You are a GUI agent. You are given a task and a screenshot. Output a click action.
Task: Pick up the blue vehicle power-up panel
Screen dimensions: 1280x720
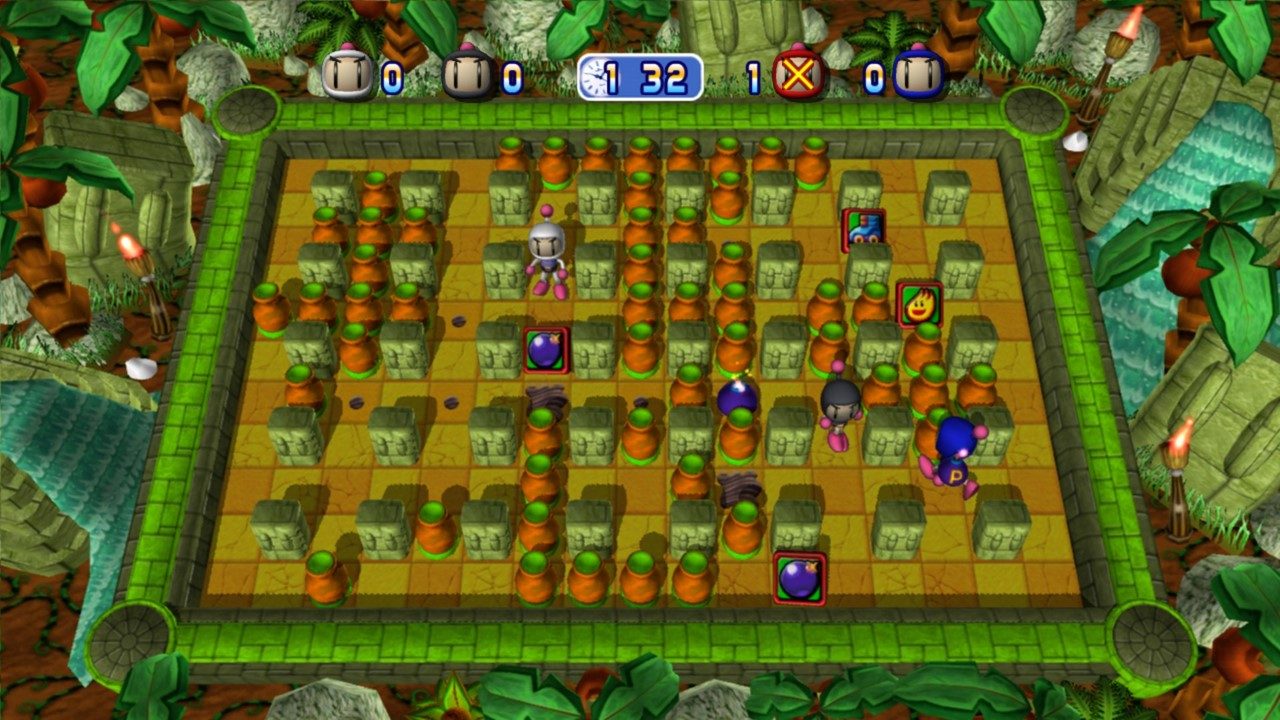coord(864,229)
